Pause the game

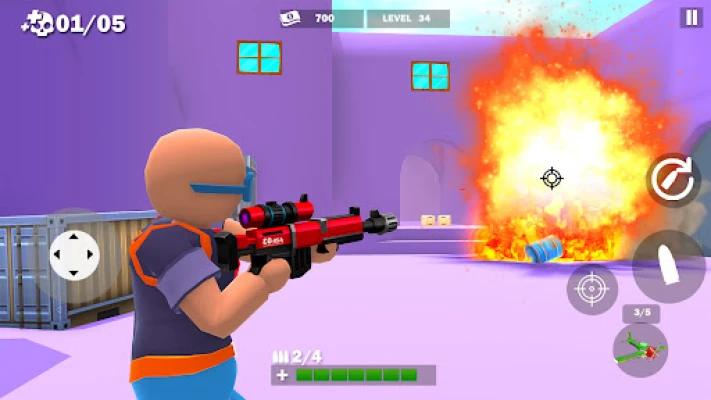[690, 17]
